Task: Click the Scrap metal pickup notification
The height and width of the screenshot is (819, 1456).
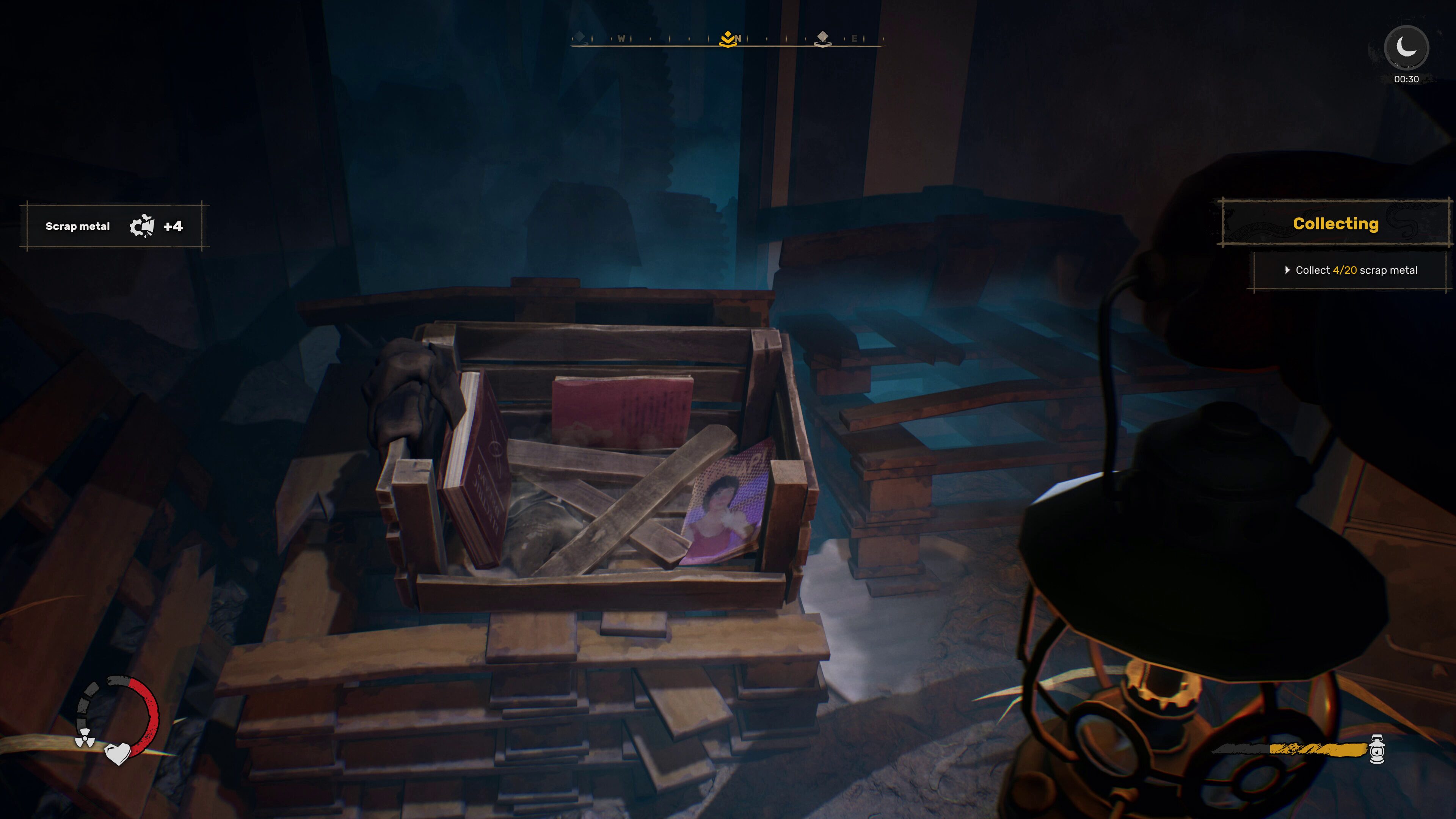Action: (x=114, y=226)
